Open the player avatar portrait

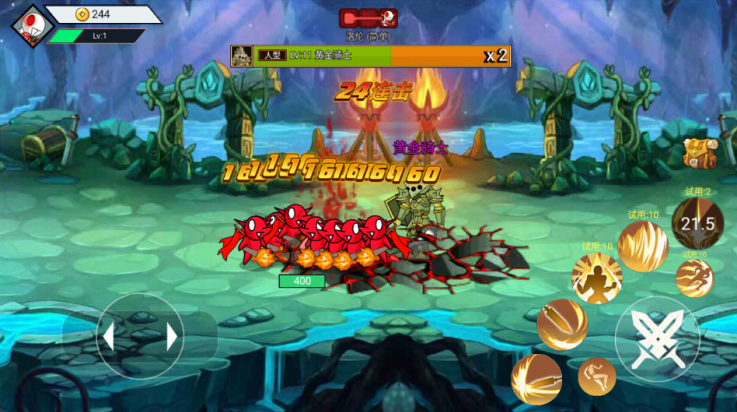point(32,25)
